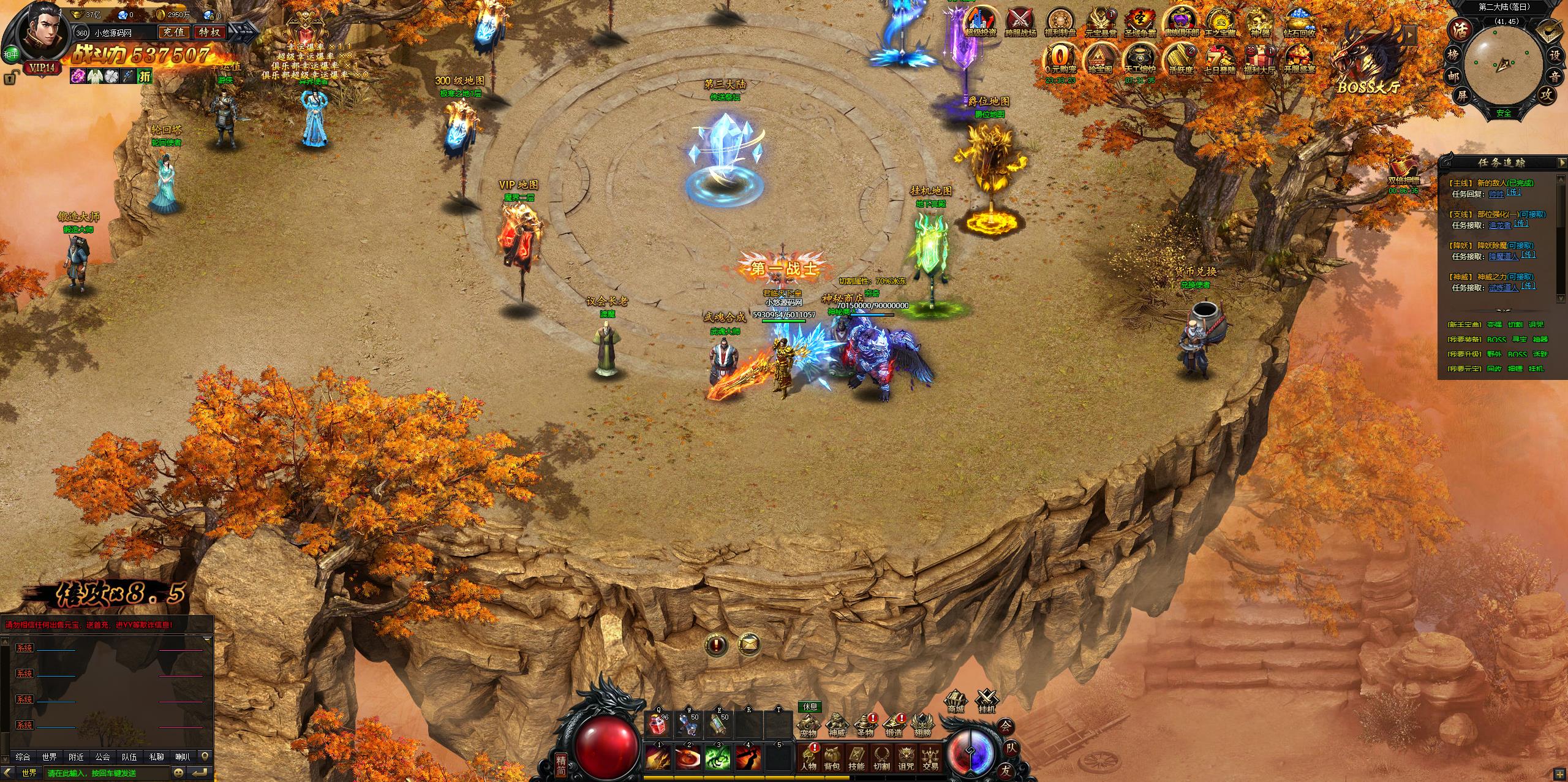Screen dimensions: 1568x782
Task: Open the 钻石回收 diamond recycle icon
Action: (1300, 25)
